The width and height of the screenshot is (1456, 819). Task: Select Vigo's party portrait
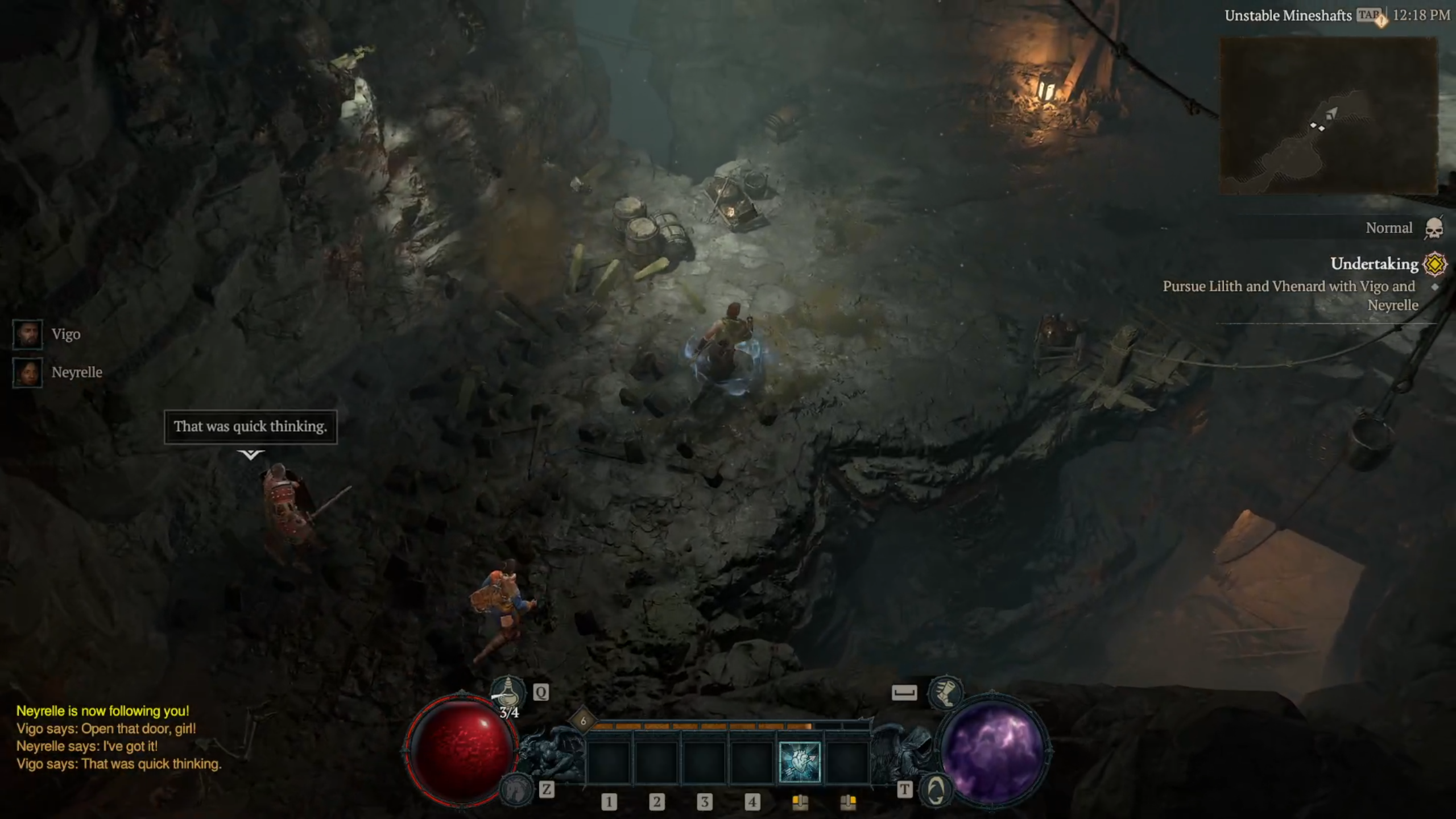(27, 334)
